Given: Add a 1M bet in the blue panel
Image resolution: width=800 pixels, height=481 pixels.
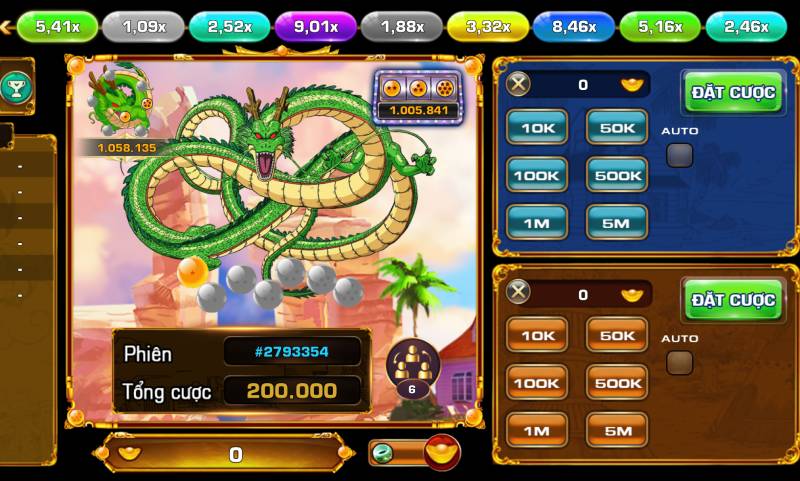Looking at the screenshot, I should [x=537, y=223].
